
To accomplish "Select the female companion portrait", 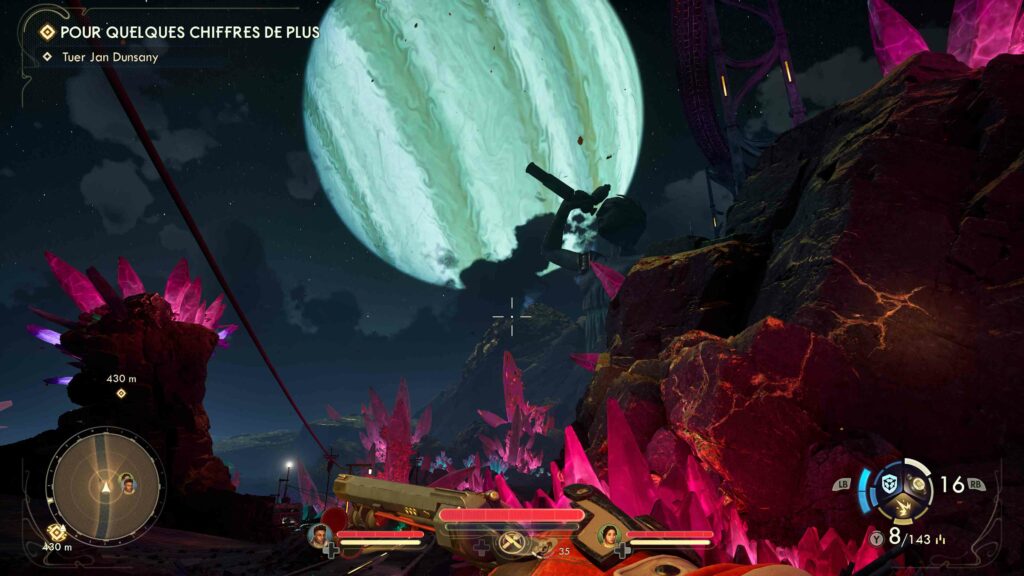I will (607, 535).
